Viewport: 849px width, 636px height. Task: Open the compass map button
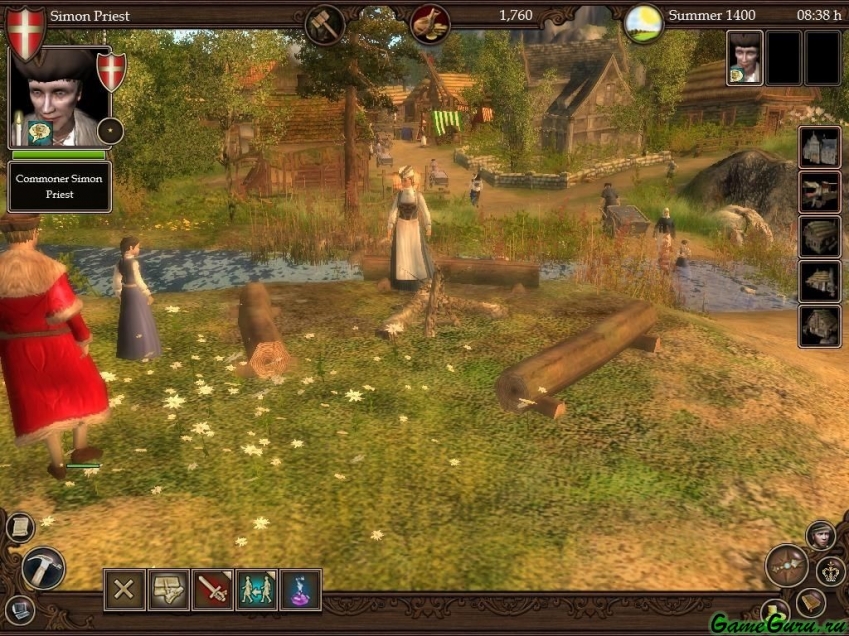click(786, 565)
